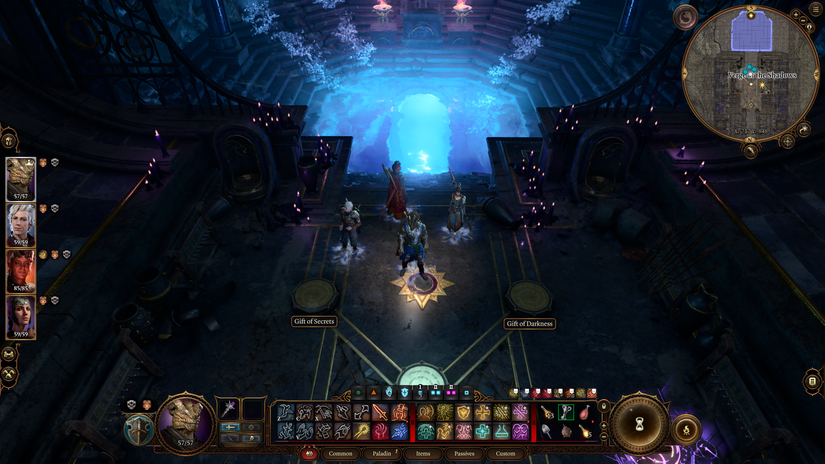Select the dragonborn party portrait
Screen dimensions: 825x464
(21, 180)
